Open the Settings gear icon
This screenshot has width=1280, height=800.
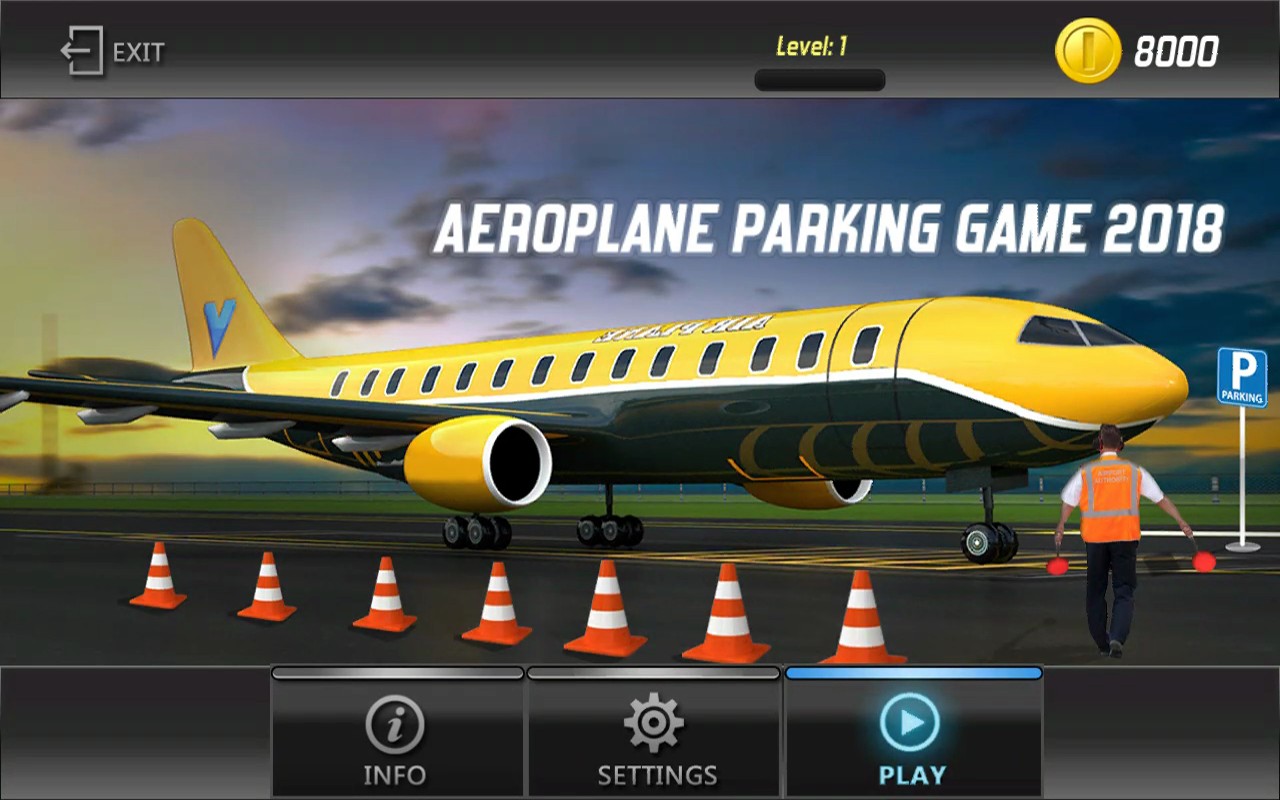point(653,722)
